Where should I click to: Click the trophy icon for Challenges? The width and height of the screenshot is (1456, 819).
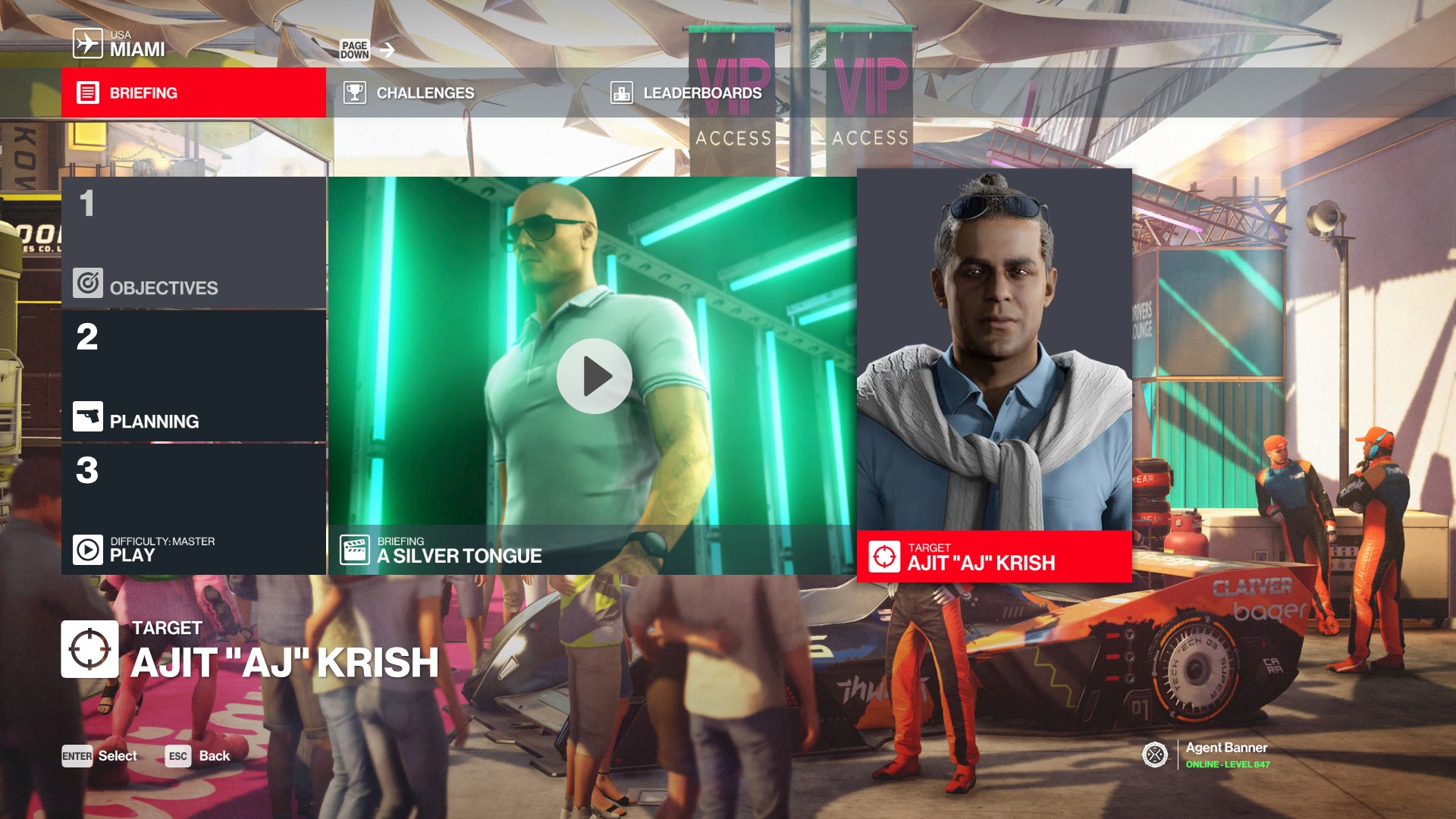pos(354,93)
